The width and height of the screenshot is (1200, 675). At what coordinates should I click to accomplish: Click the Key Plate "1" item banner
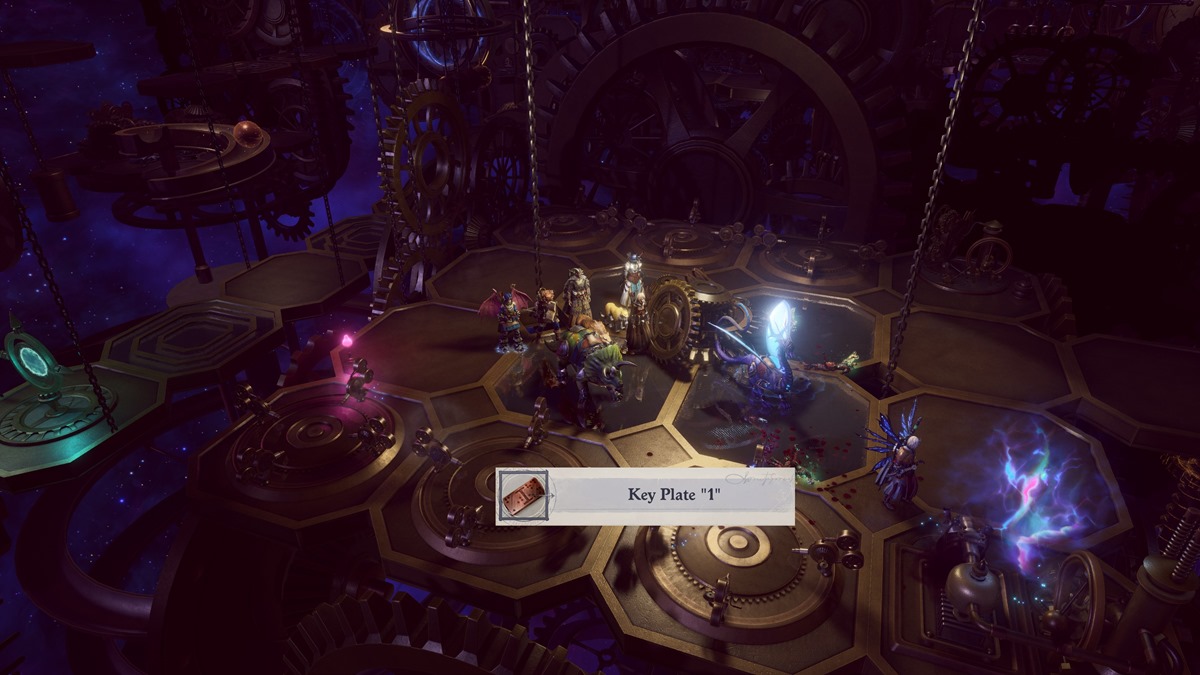[x=646, y=495]
